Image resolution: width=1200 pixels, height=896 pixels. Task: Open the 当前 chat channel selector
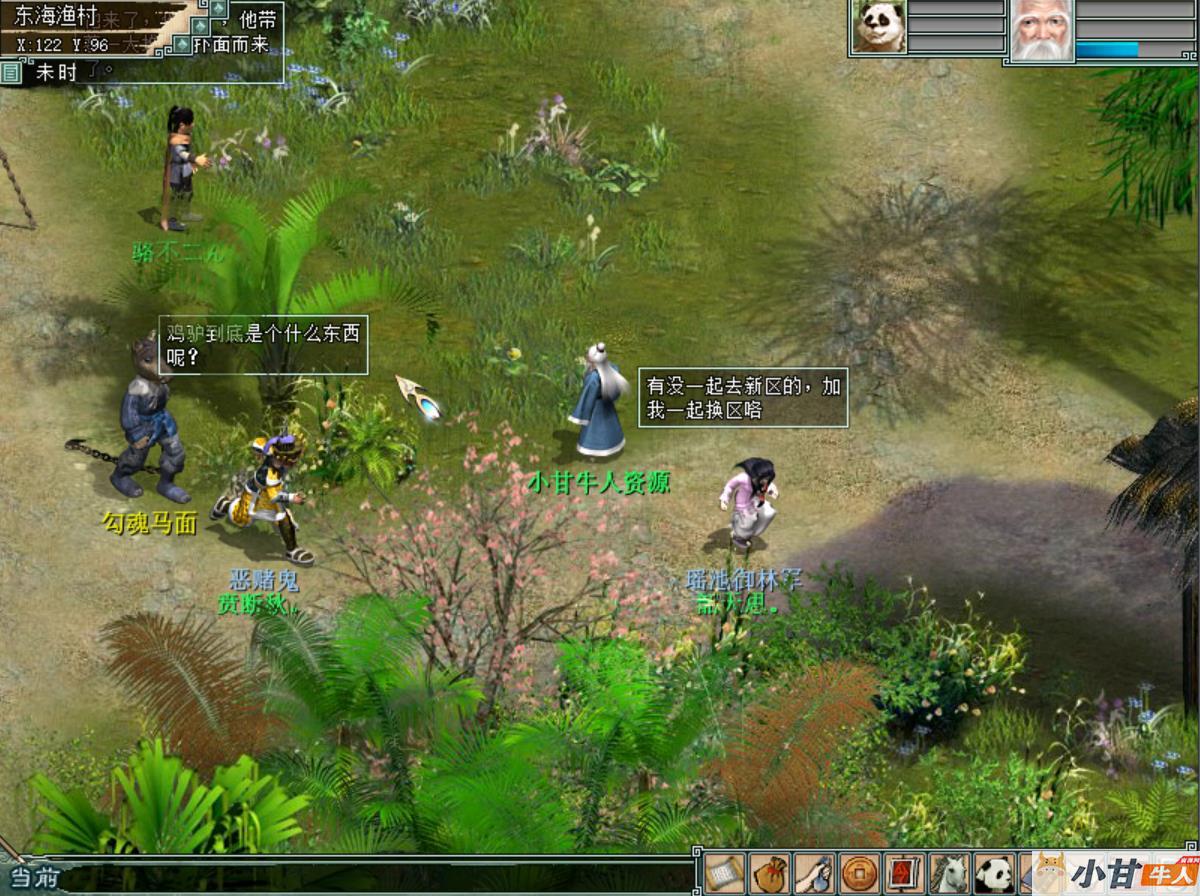32,879
